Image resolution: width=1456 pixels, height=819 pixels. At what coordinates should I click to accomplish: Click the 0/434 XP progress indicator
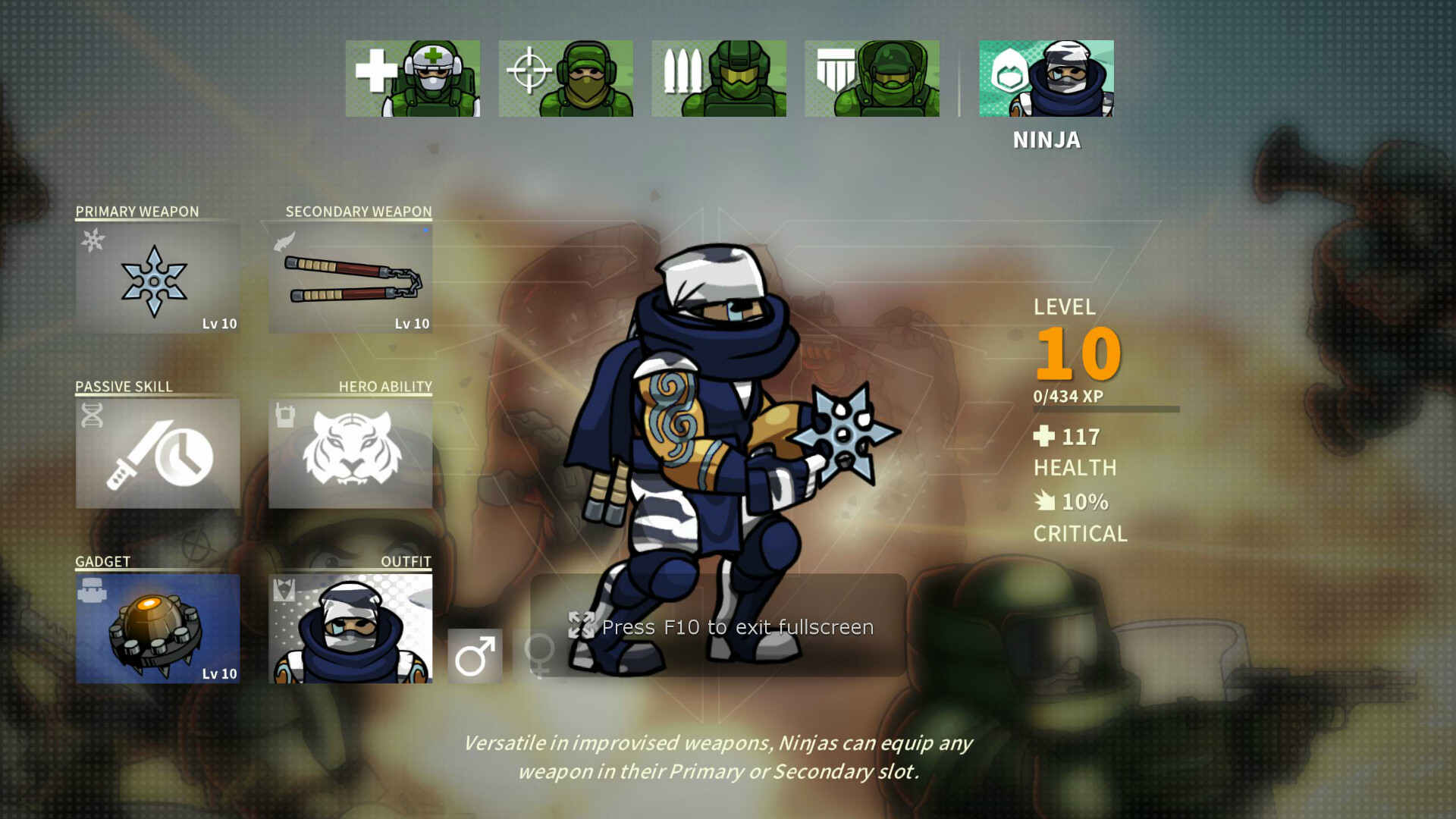coord(1069,395)
